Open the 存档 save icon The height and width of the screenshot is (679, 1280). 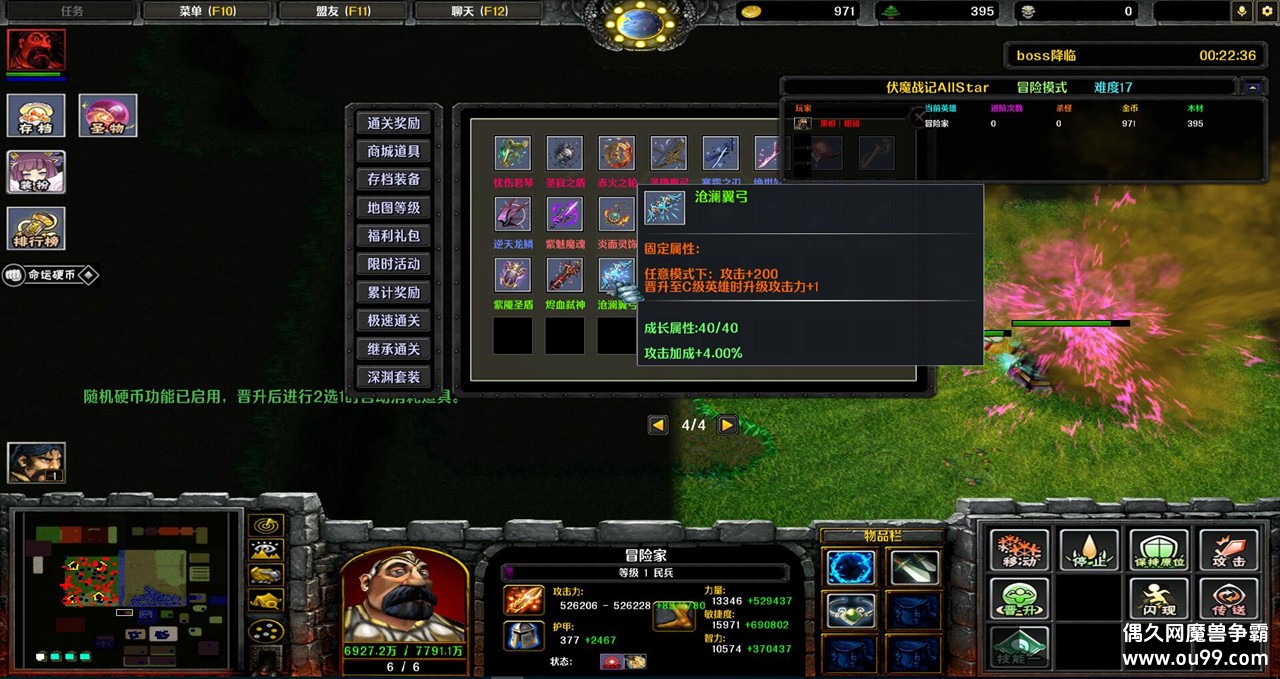coord(36,115)
